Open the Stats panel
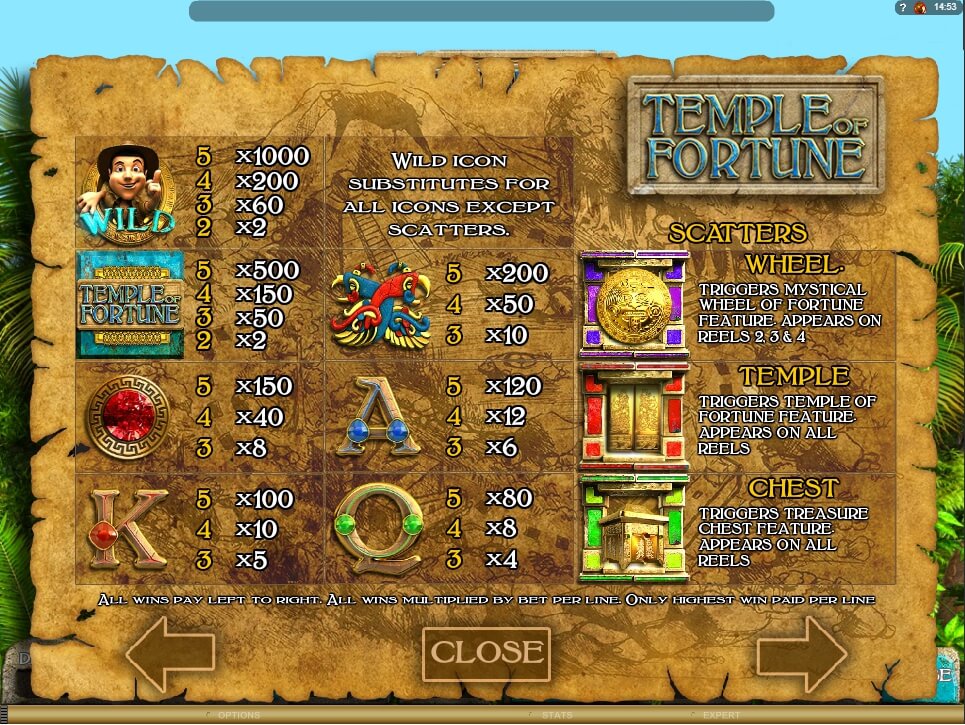 (557, 715)
